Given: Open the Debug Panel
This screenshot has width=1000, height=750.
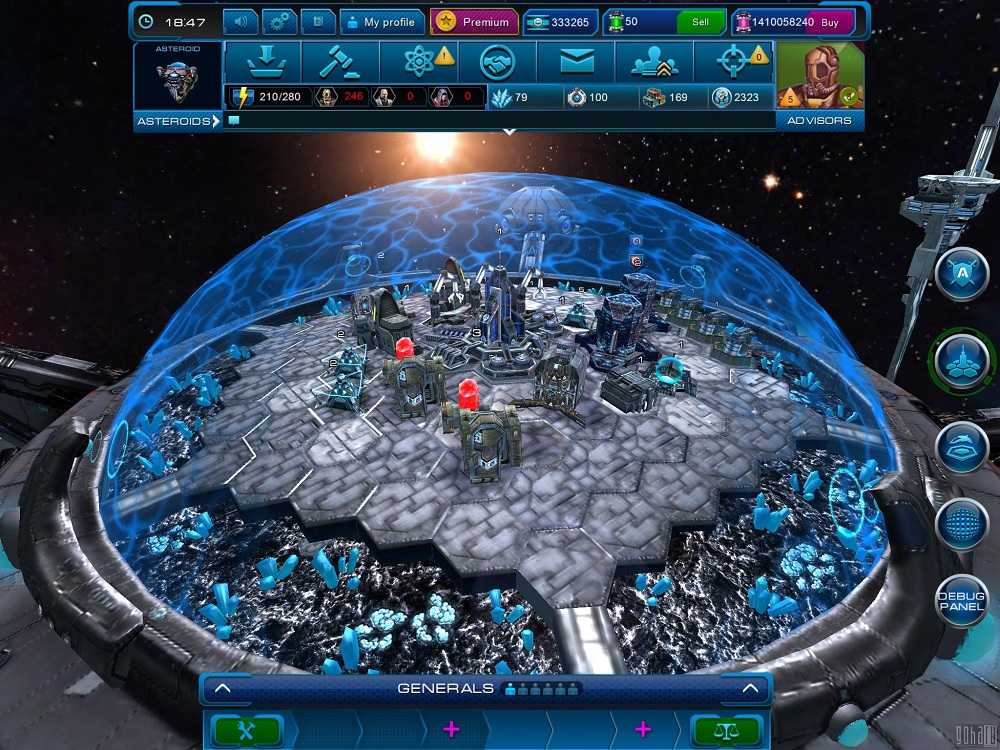Looking at the screenshot, I should [962, 602].
